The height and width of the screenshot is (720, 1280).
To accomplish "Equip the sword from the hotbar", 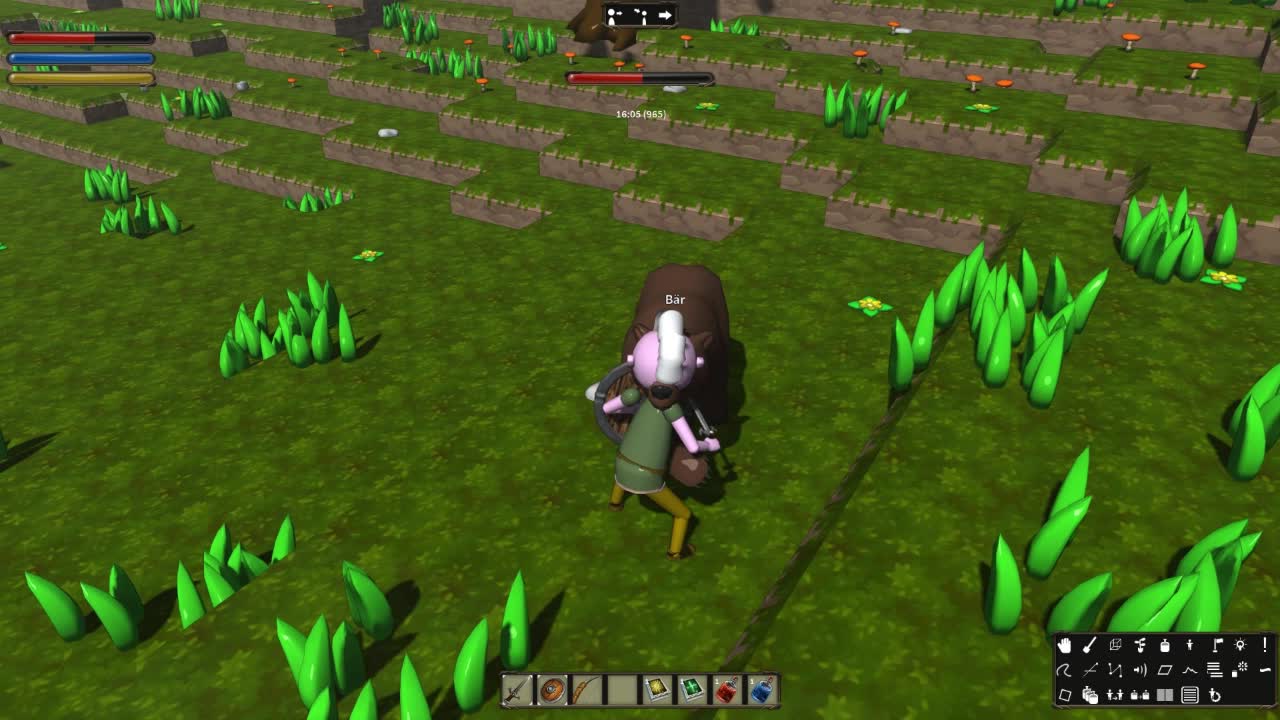I will click(516, 690).
